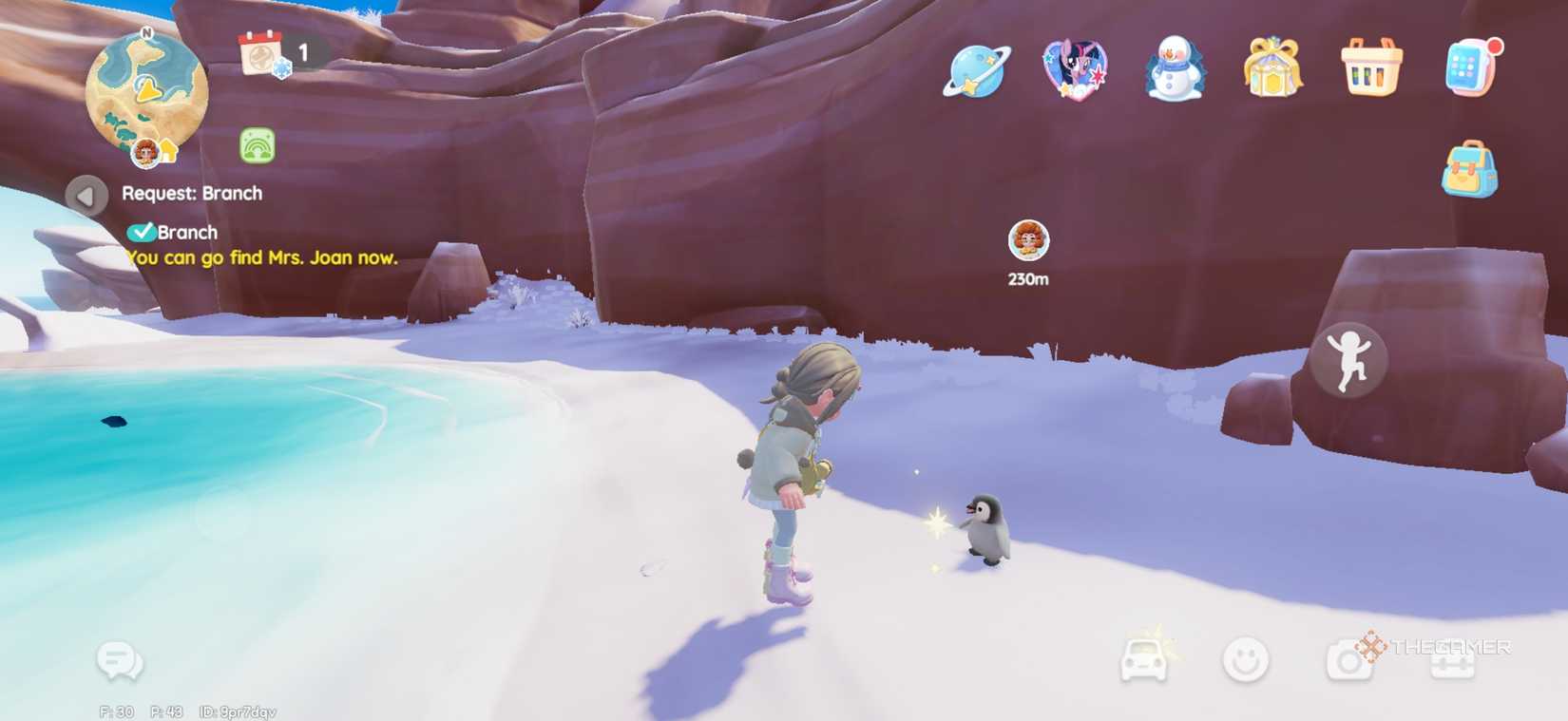Viewport: 1568px width, 721px height.
Task: Open the green rainbow weather icon
Action: [258, 147]
